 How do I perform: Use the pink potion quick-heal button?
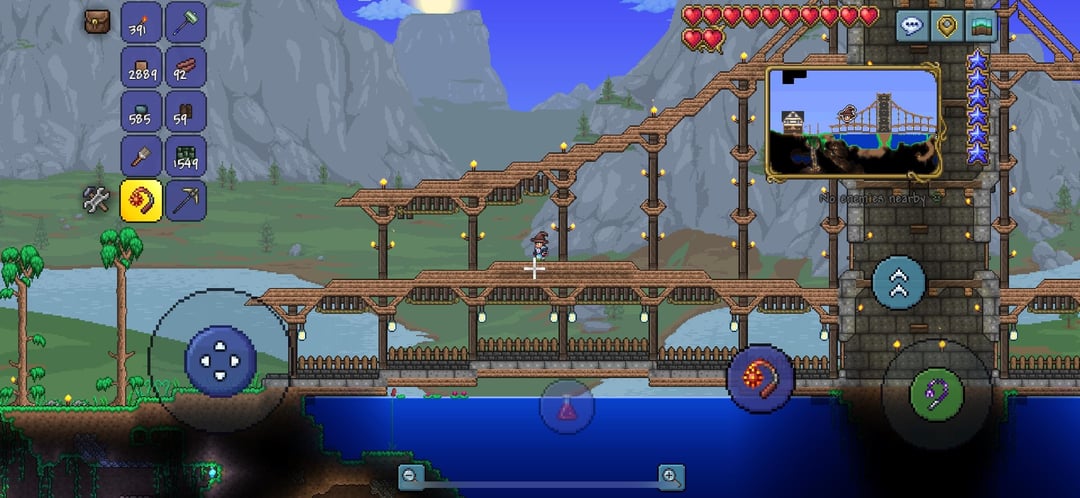567,407
